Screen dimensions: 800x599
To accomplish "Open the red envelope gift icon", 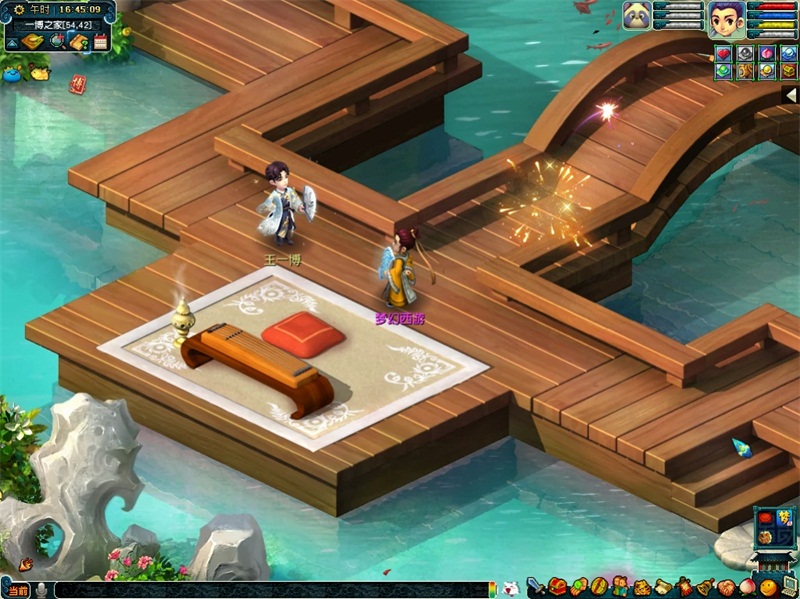I will point(77,84).
